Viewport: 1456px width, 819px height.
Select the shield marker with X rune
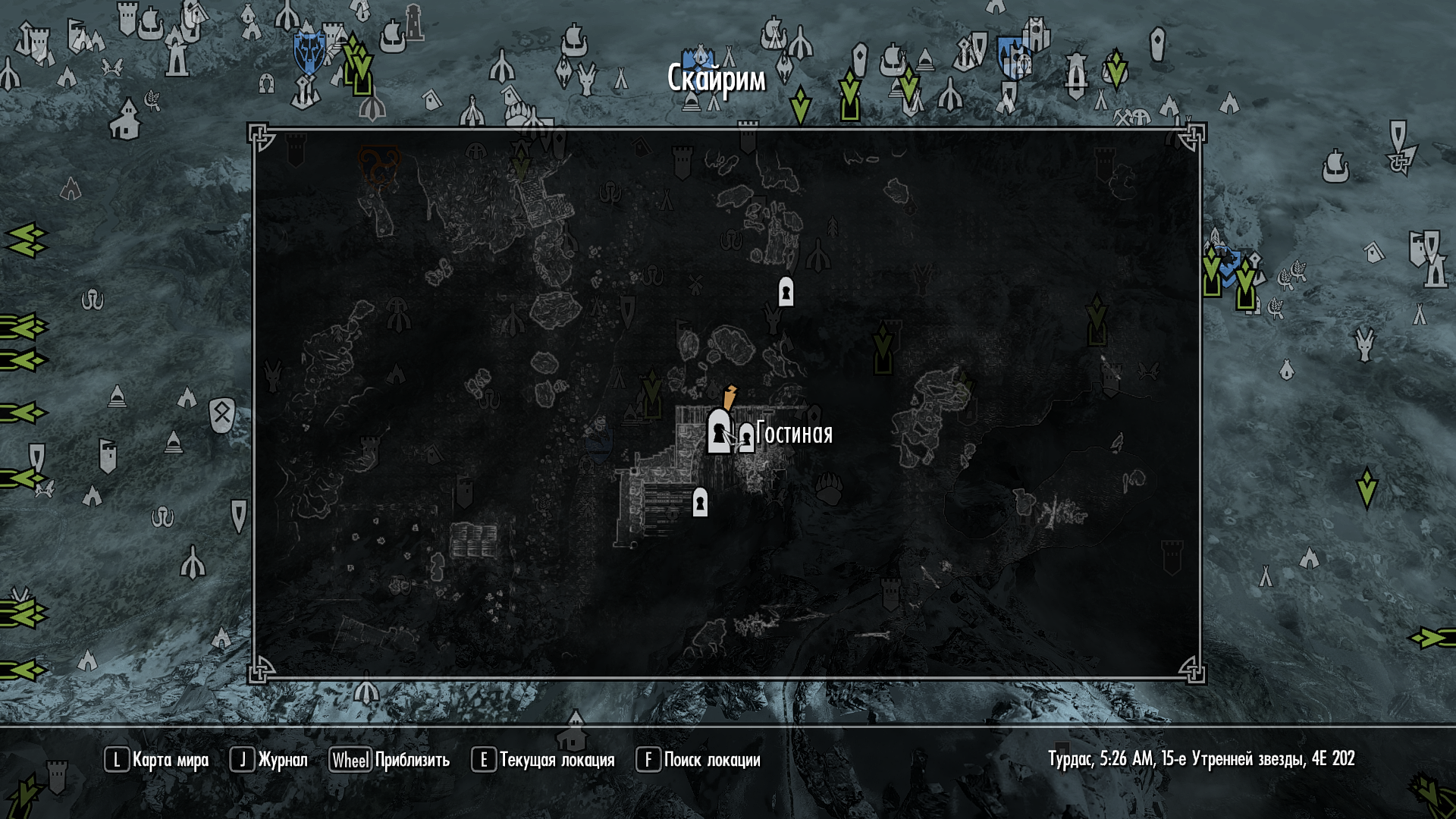pos(221,415)
